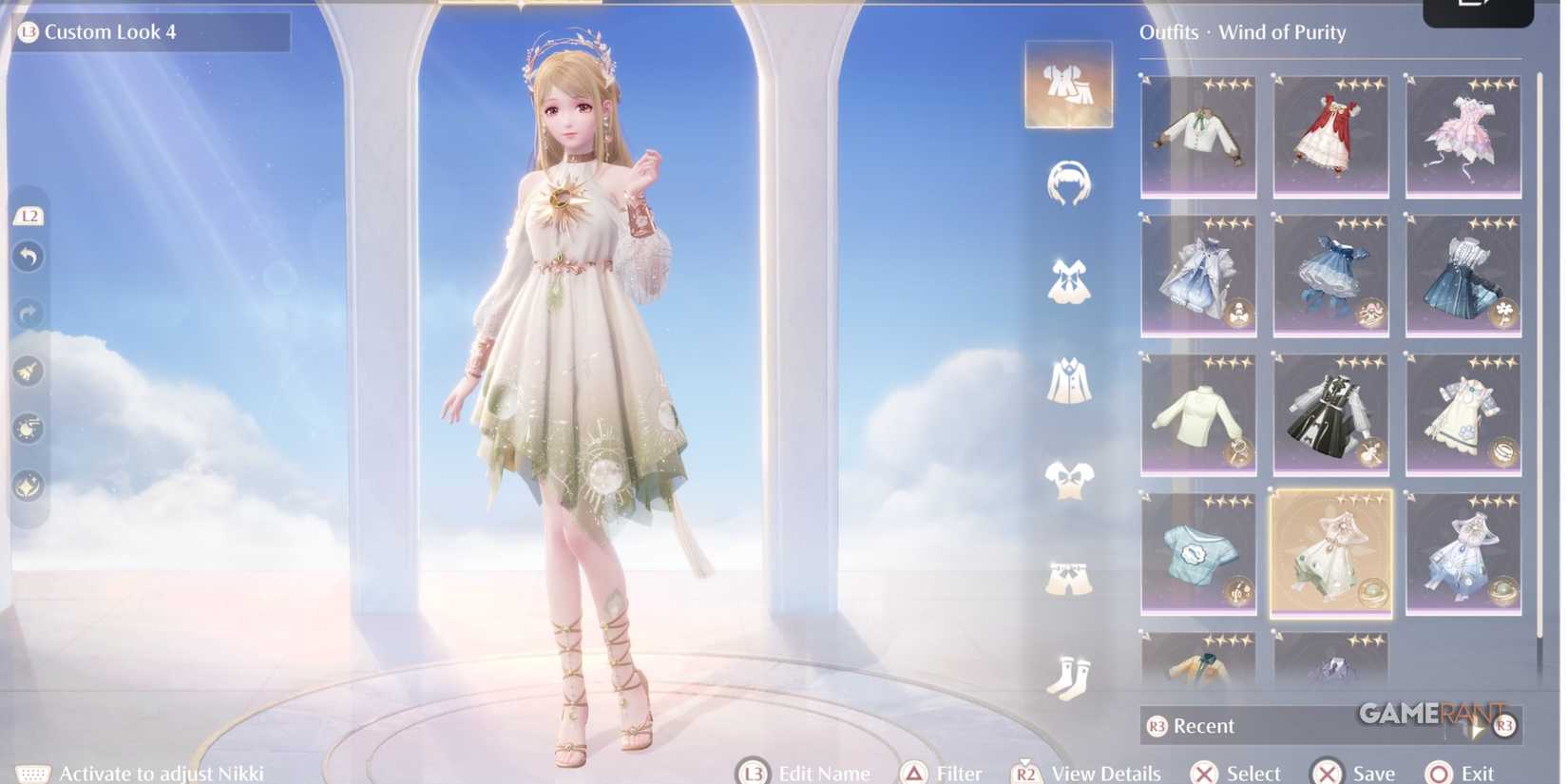Click the Redo arrow icon
The height and width of the screenshot is (784, 1568).
coord(28,315)
